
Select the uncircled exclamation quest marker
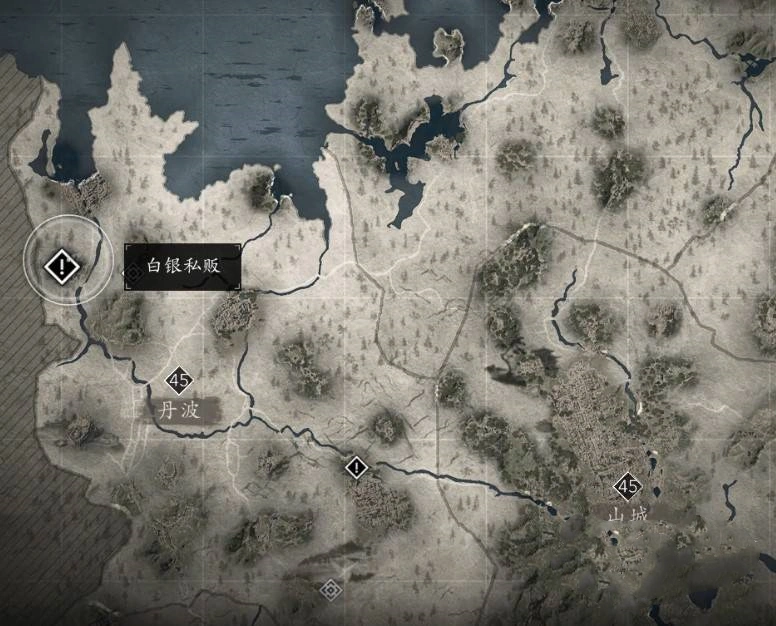click(356, 466)
